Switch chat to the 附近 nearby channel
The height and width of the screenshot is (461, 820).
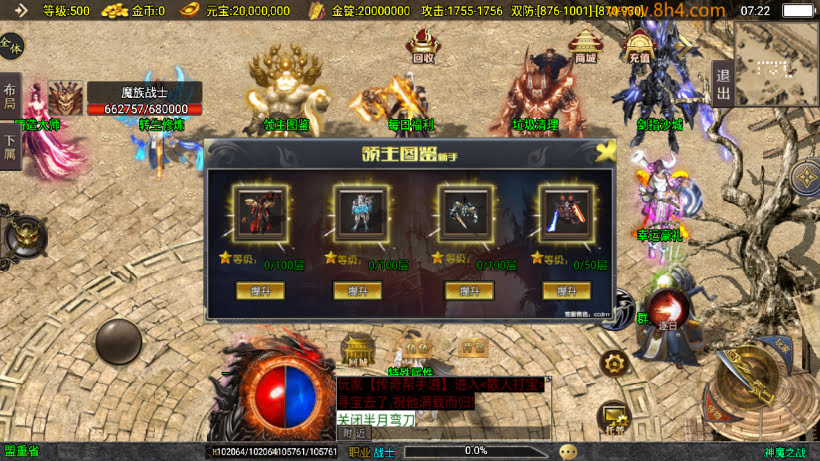355,434
